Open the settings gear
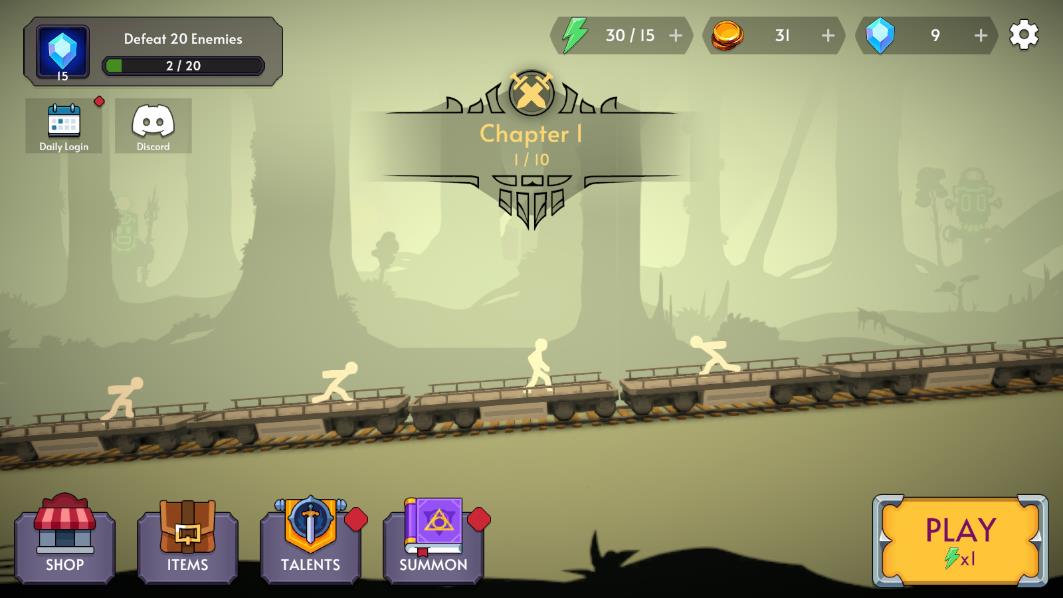The height and width of the screenshot is (598, 1063). point(1023,35)
